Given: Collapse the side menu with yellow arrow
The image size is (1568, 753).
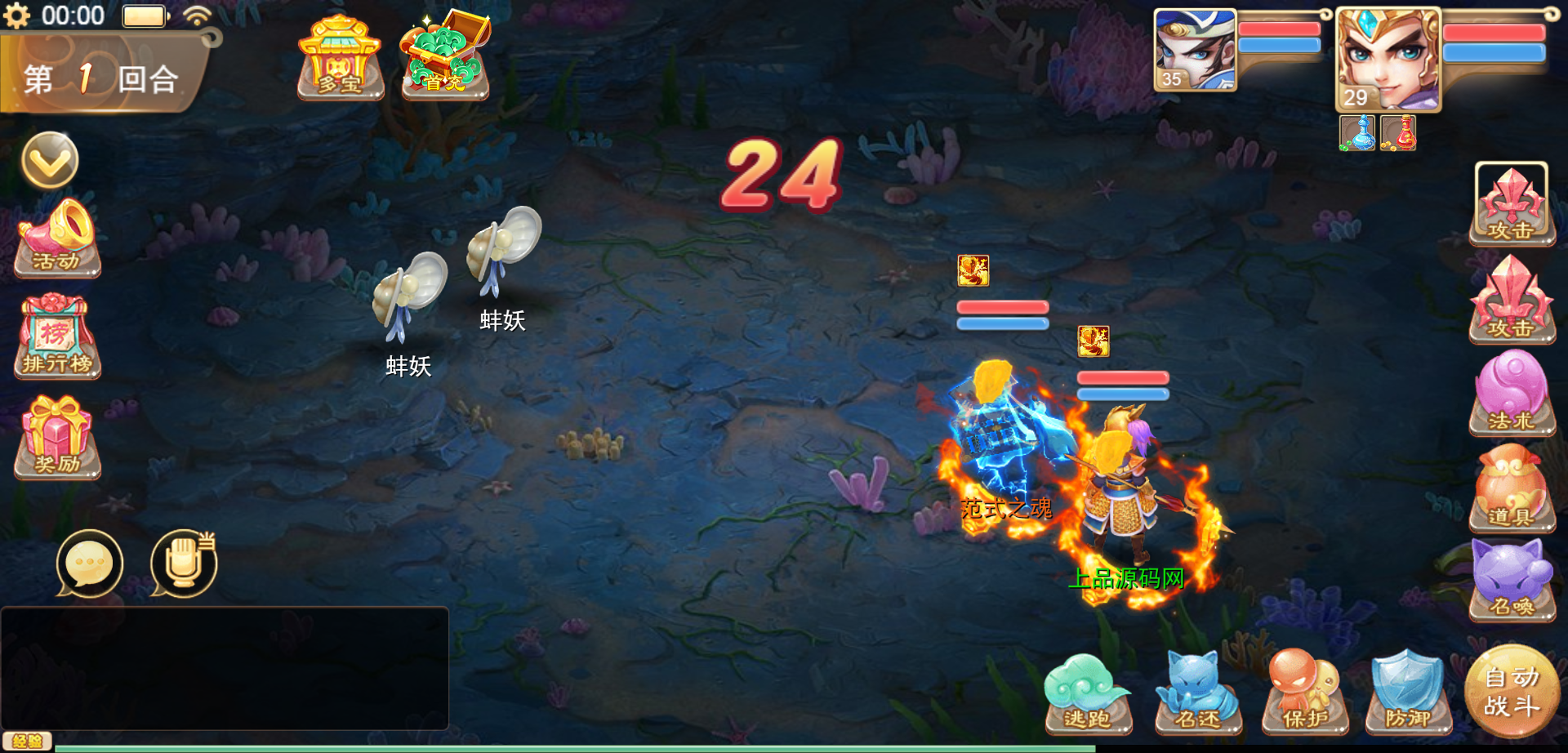Looking at the screenshot, I should click(x=50, y=160).
